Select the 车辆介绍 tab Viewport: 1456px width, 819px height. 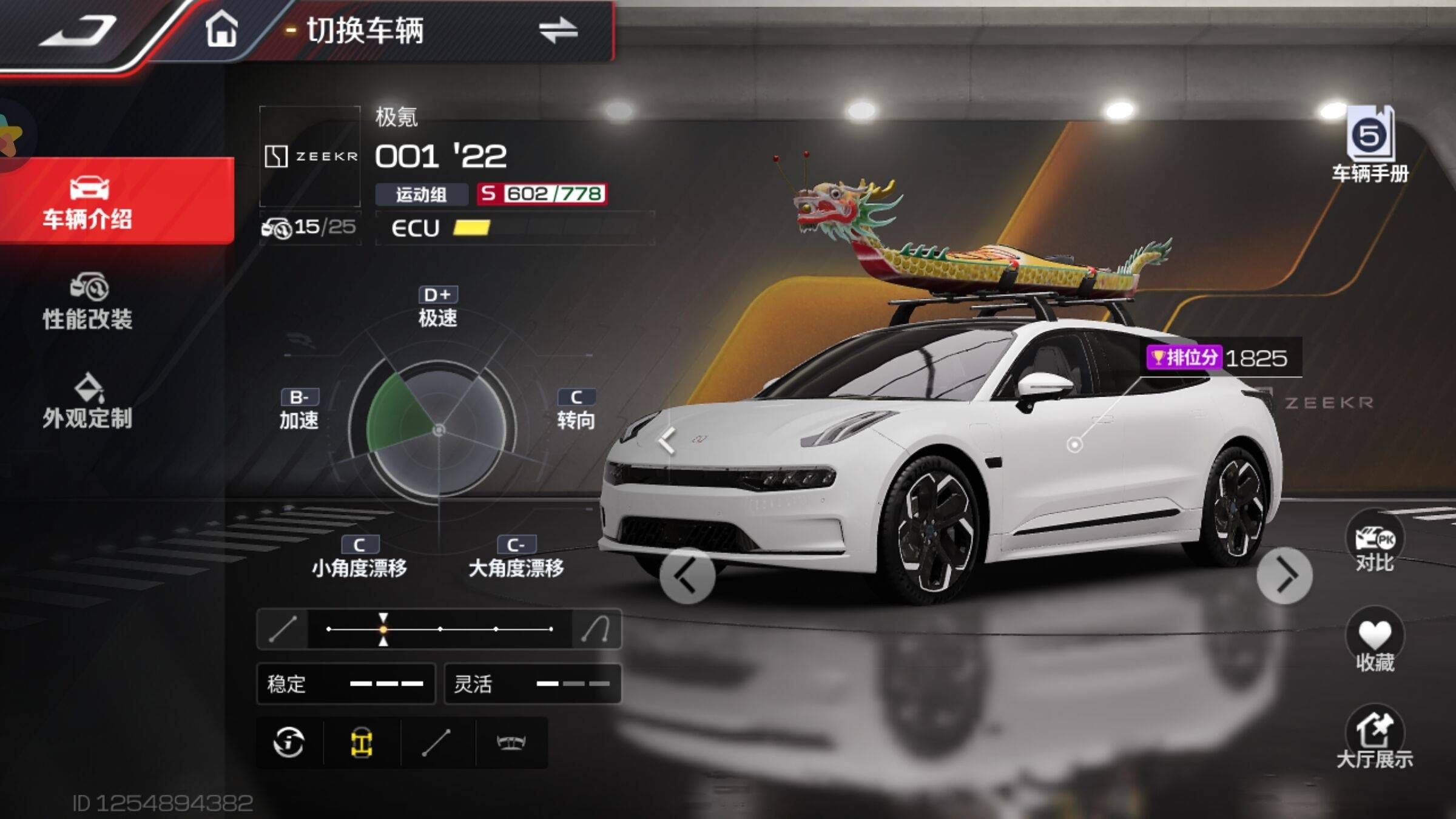point(88,202)
